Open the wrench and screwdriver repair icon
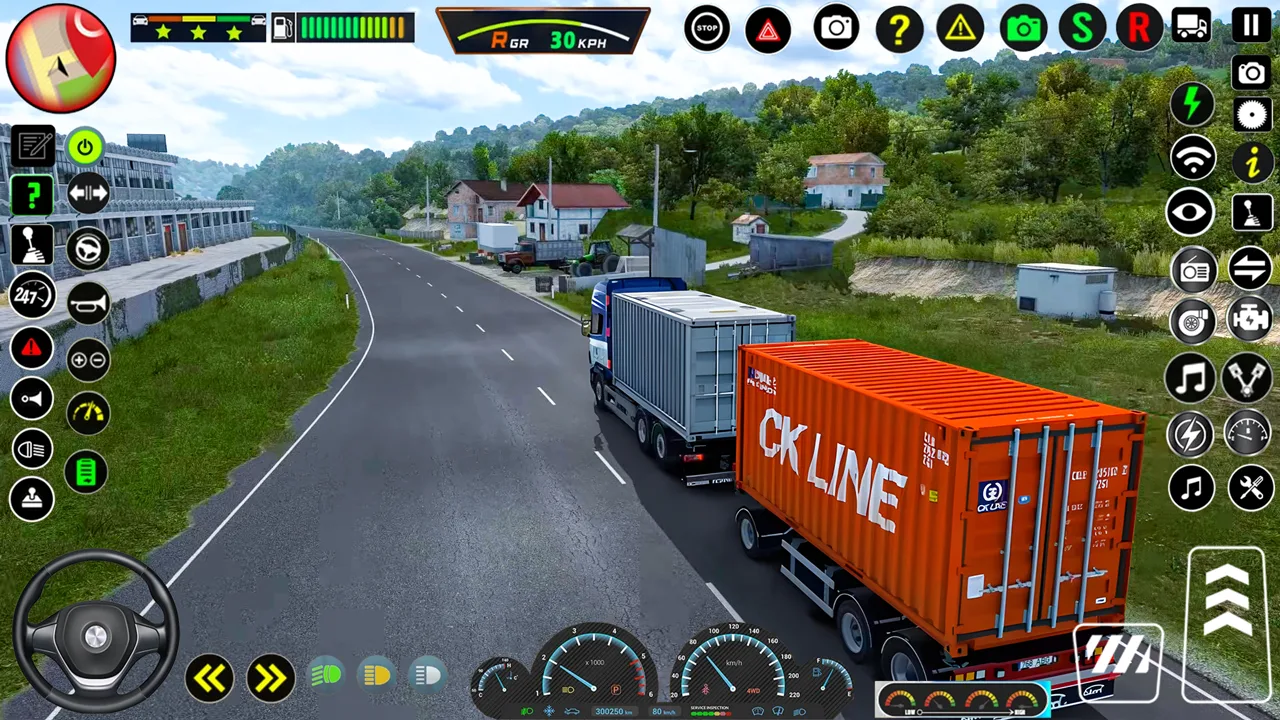Image resolution: width=1280 pixels, height=720 pixels. coord(1250,488)
